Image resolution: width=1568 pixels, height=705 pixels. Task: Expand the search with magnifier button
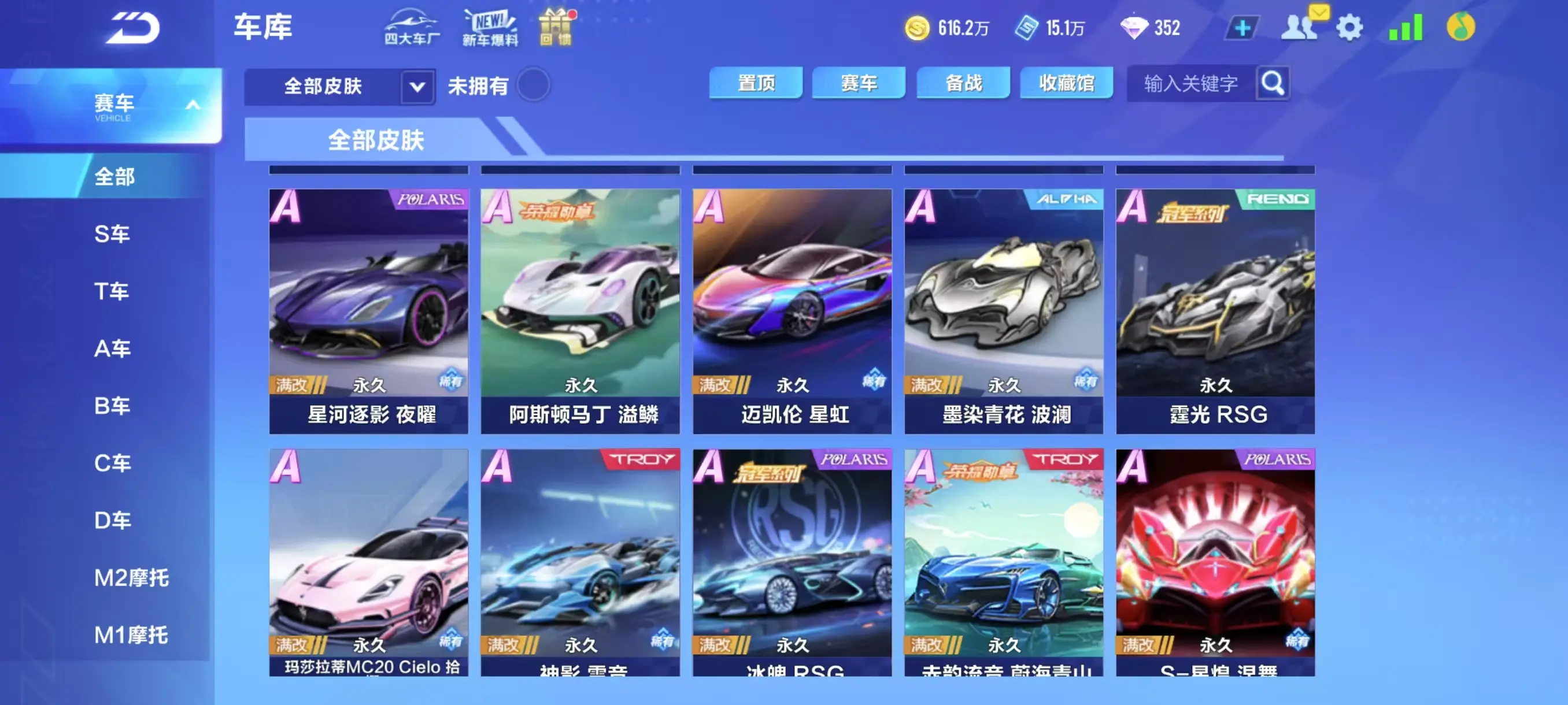tap(1272, 84)
